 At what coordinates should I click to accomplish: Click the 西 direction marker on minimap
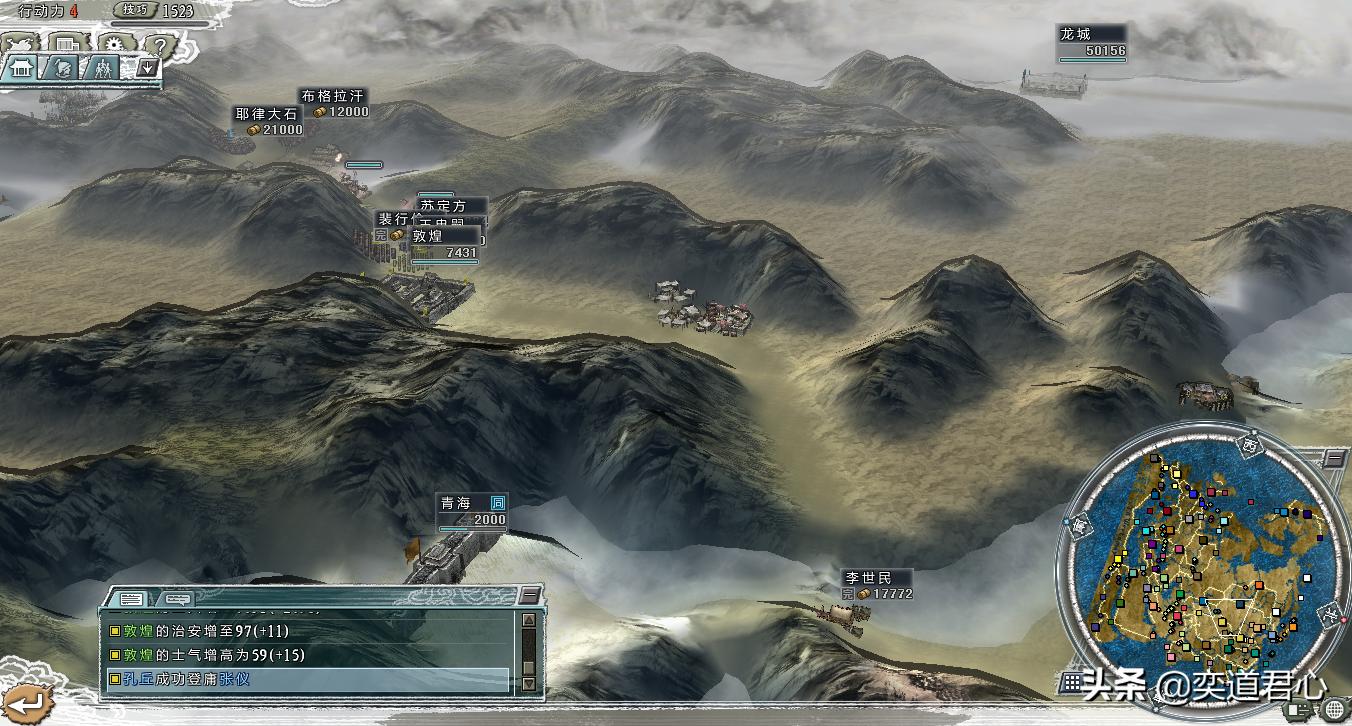pyautogui.click(x=1248, y=443)
